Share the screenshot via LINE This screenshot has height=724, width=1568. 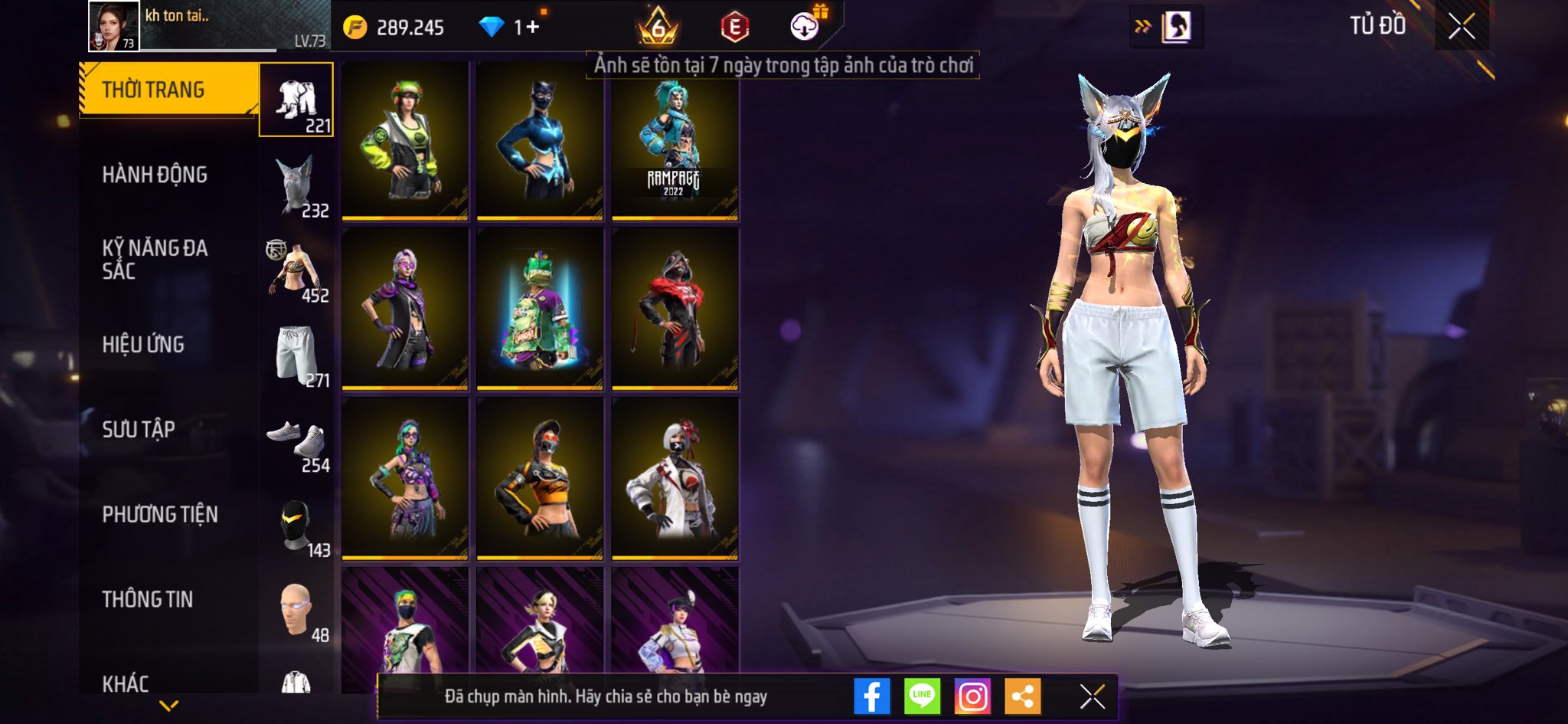pos(922,696)
